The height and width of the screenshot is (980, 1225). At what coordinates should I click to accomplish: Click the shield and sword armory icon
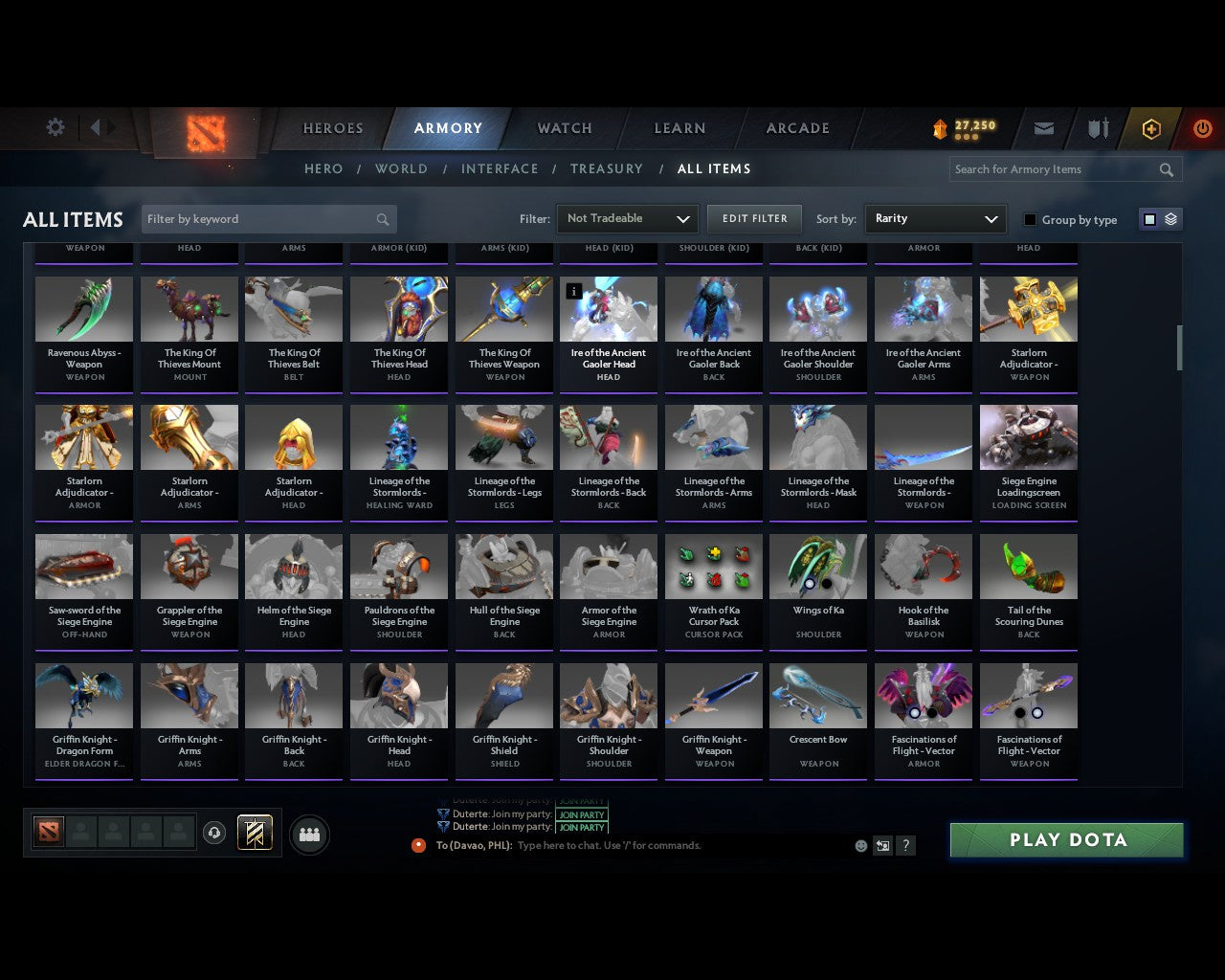pyautogui.click(x=1097, y=128)
